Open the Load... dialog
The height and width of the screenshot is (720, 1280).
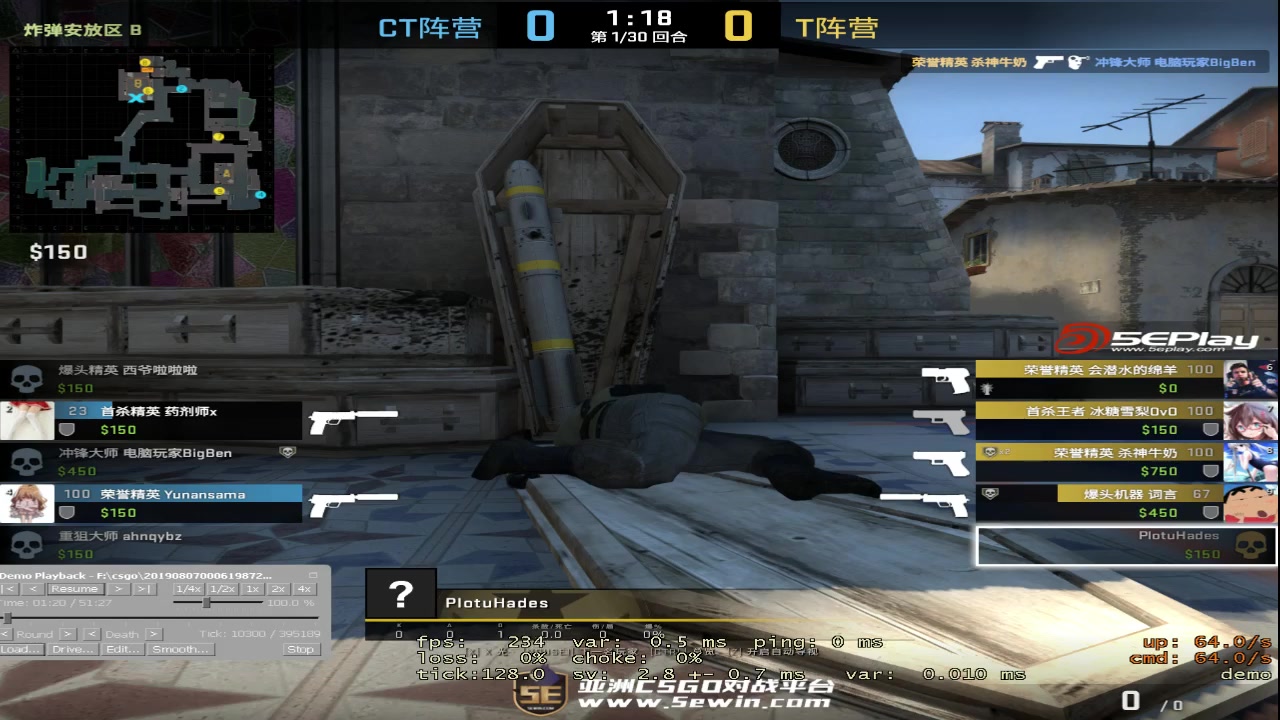(22, 649)
